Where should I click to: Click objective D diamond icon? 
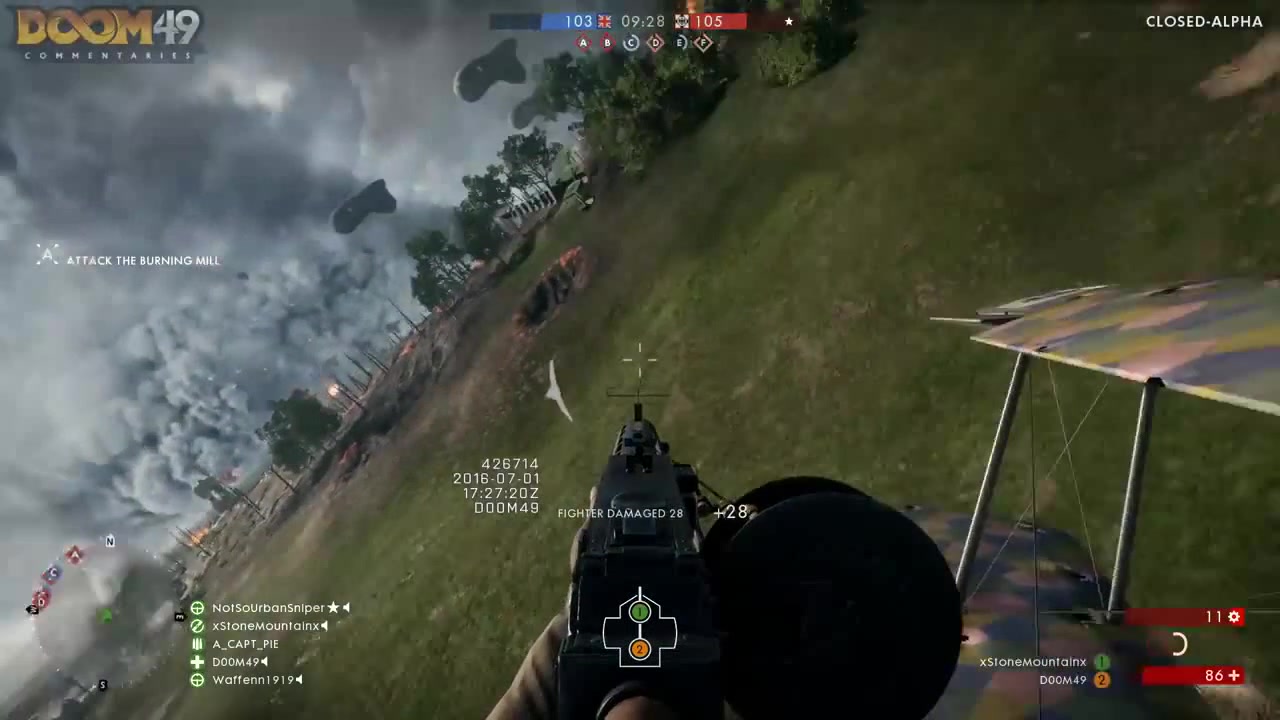click(x=656, y=42)
